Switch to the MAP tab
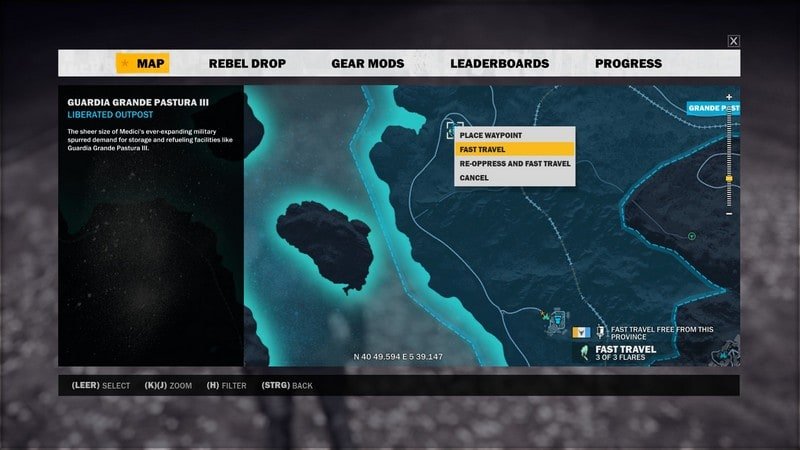This screenshot has width=800, height=450. tap(142, 63)
